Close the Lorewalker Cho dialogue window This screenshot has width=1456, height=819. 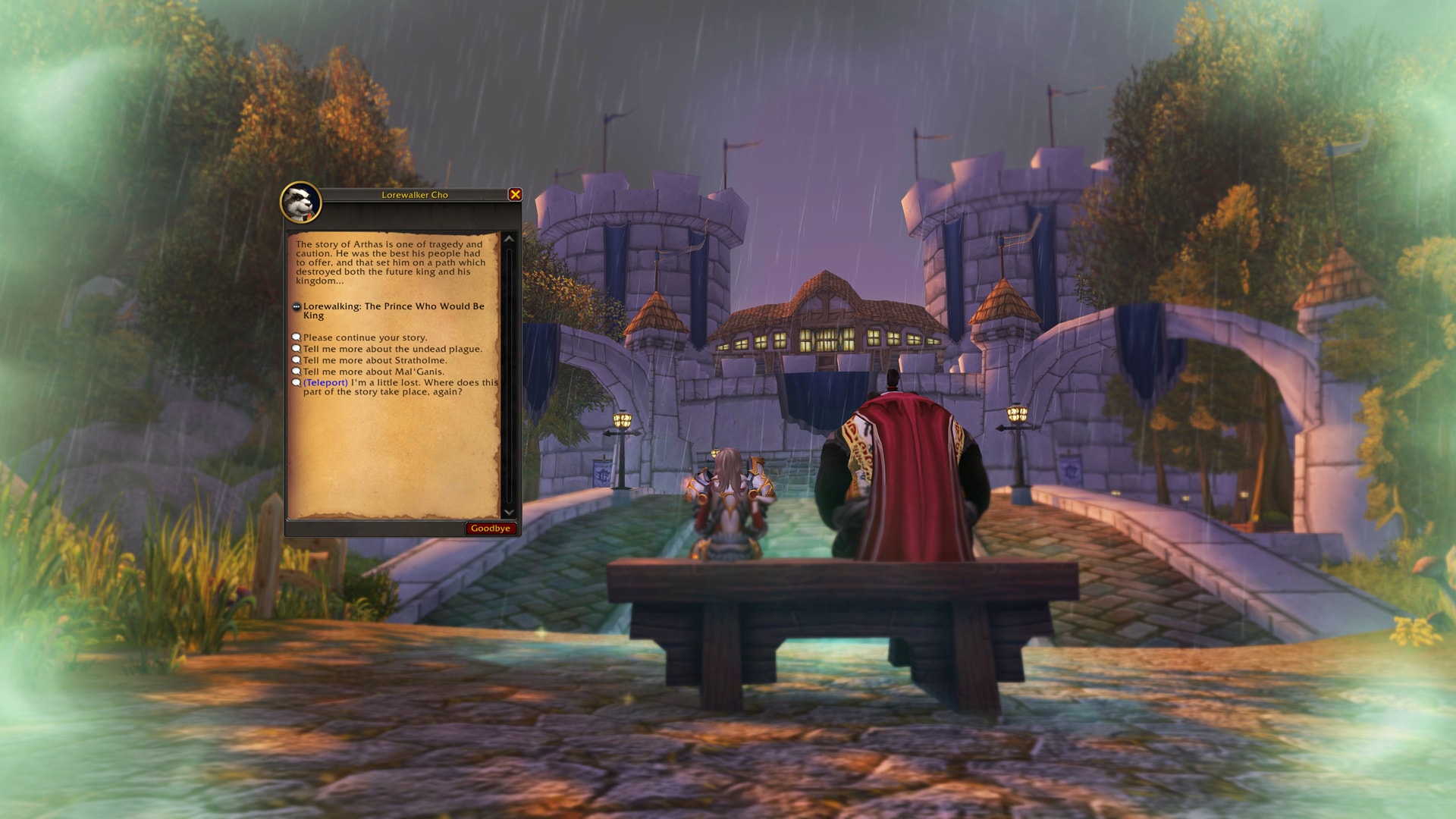click(515, 195)
